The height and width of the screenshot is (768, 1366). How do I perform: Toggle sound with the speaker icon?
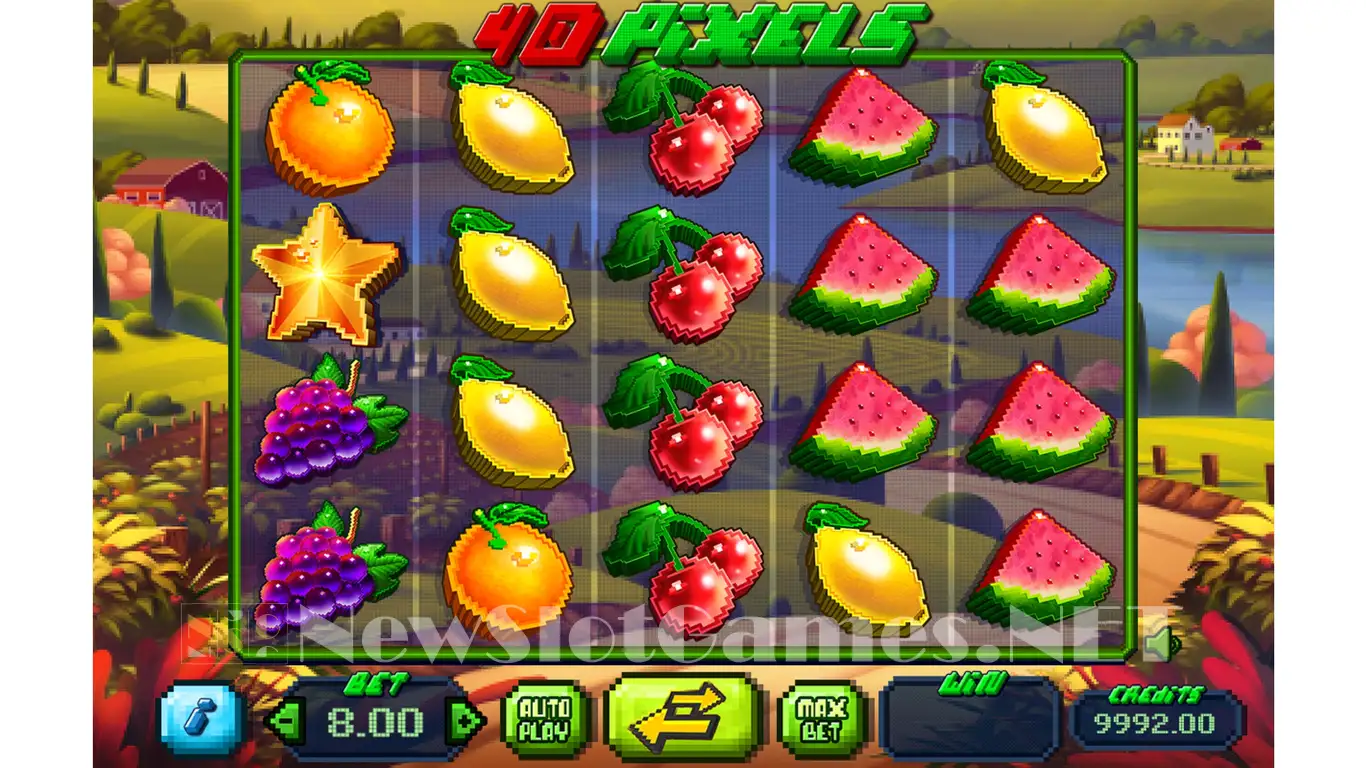[1160, 643]
